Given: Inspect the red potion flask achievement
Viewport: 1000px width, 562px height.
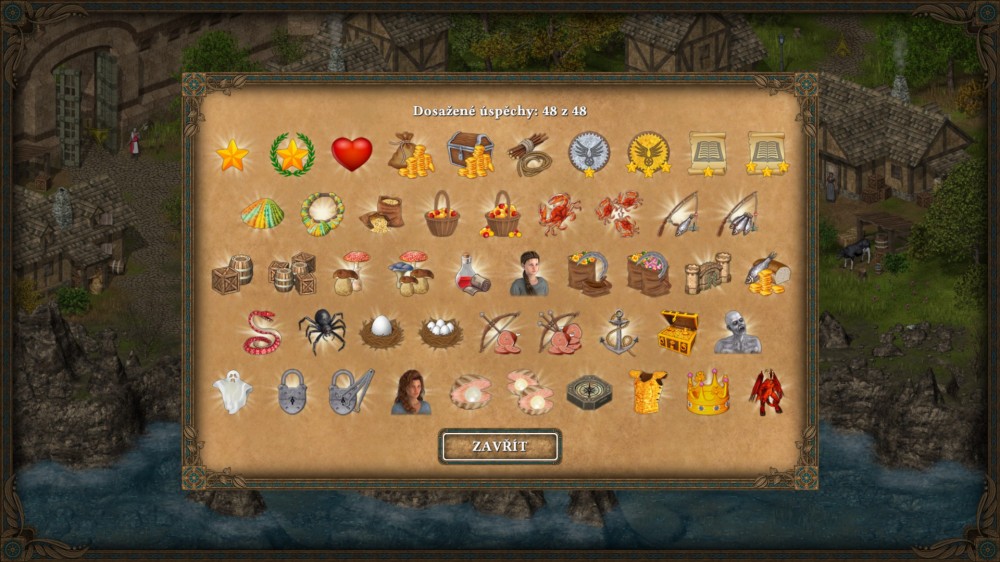Looking at the screenshot, I should click(x=470, y=273).
